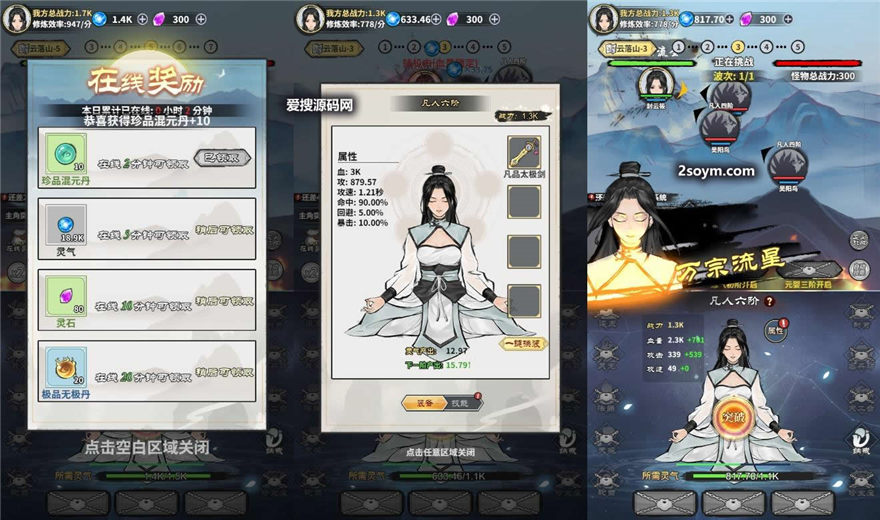This screenshot has height=520, width=880.
Task: Switch to the 装备 equipment tab
Action: pos(417,403)
